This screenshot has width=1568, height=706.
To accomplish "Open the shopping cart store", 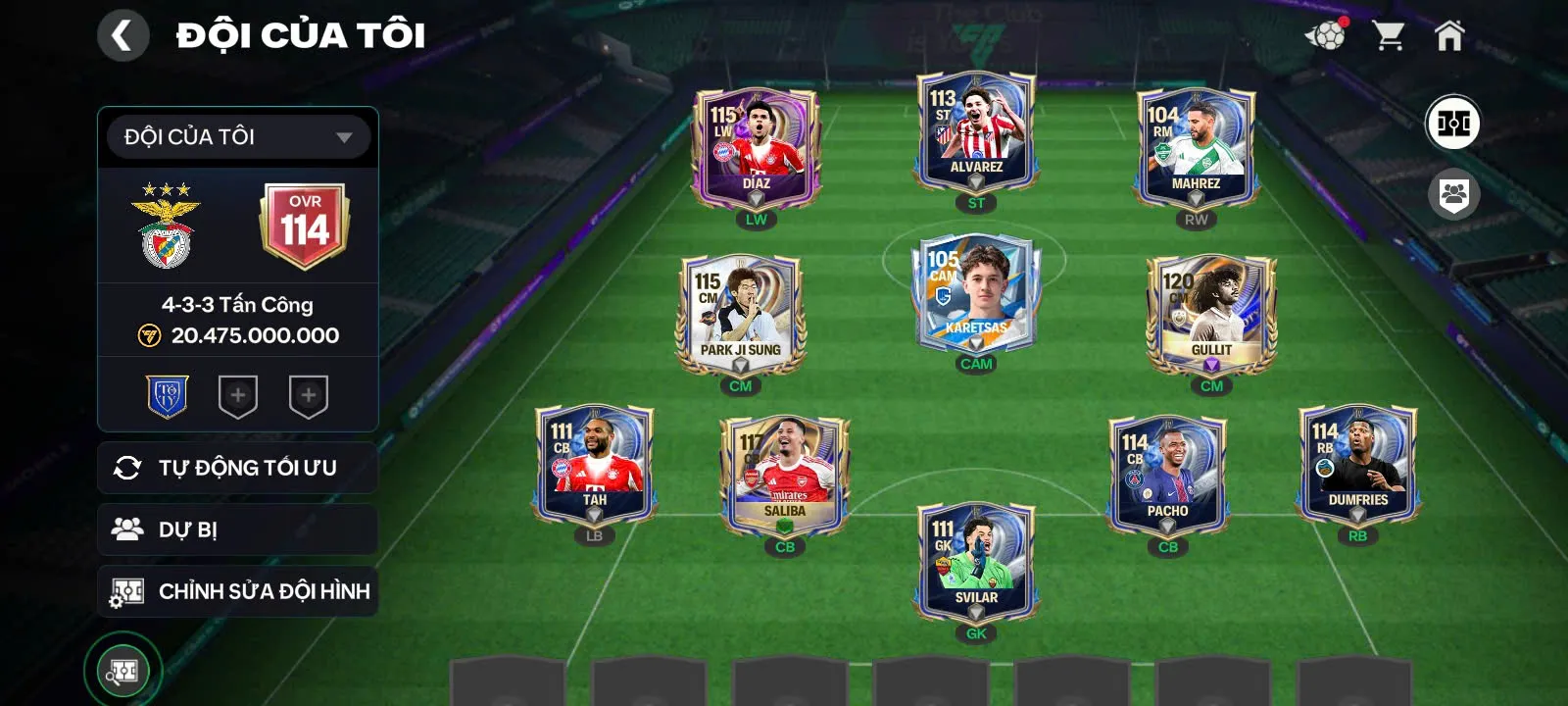I will pos(1389,36).
